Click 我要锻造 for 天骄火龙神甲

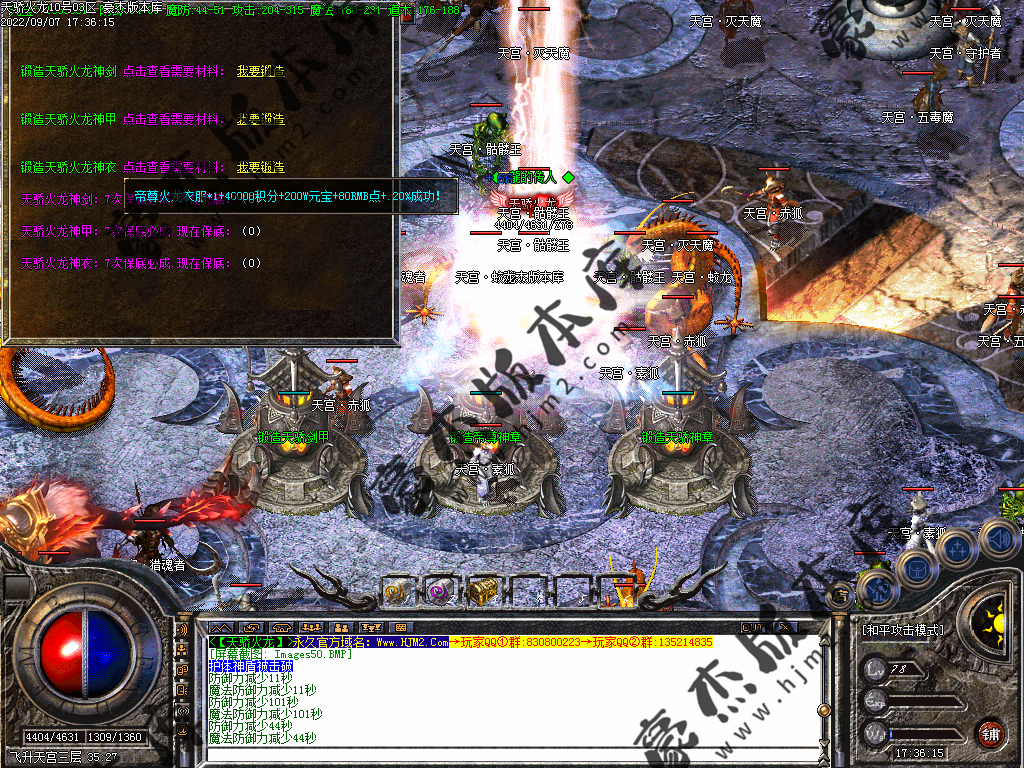[260, 120]
